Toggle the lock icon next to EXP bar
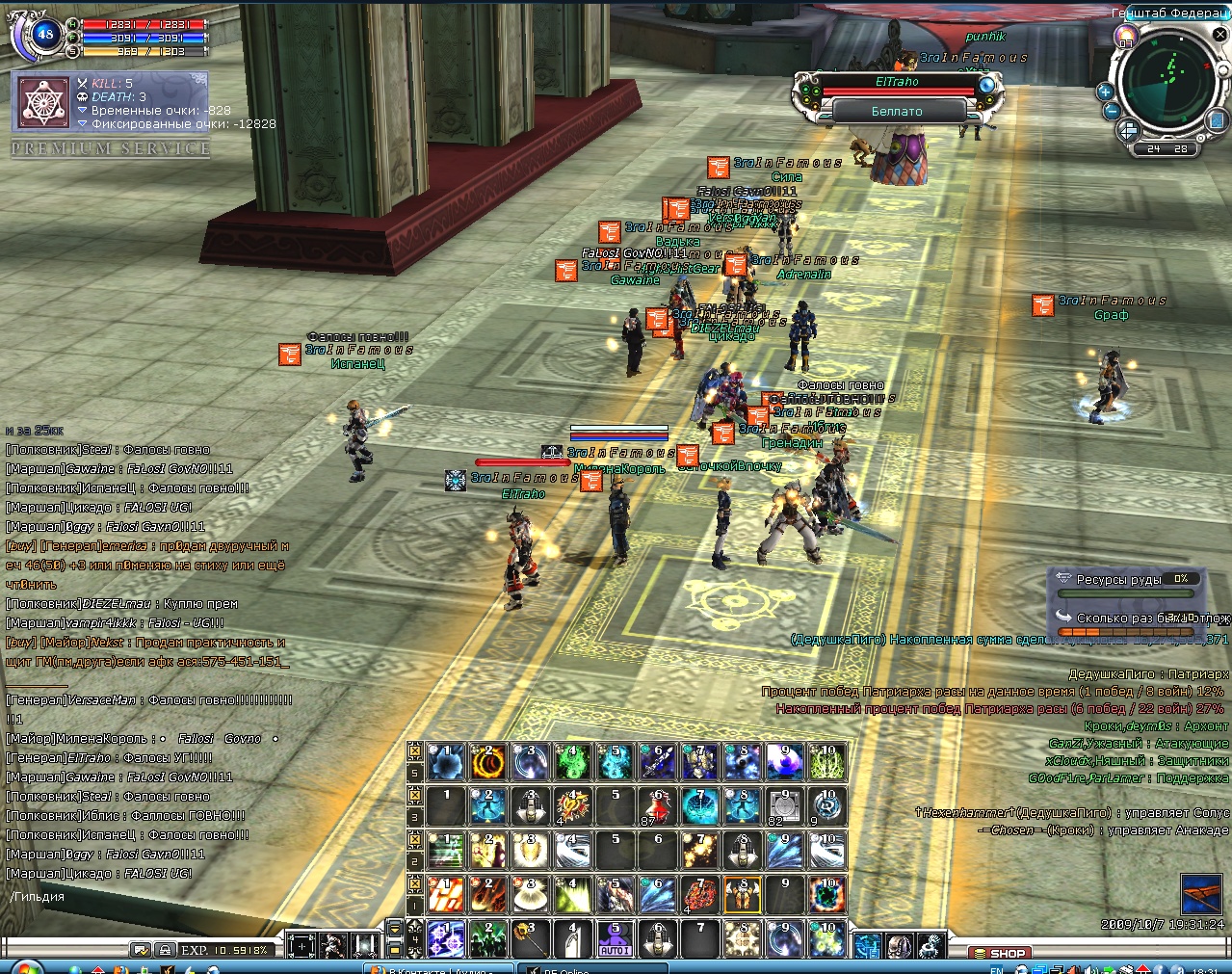 [165, 950]
